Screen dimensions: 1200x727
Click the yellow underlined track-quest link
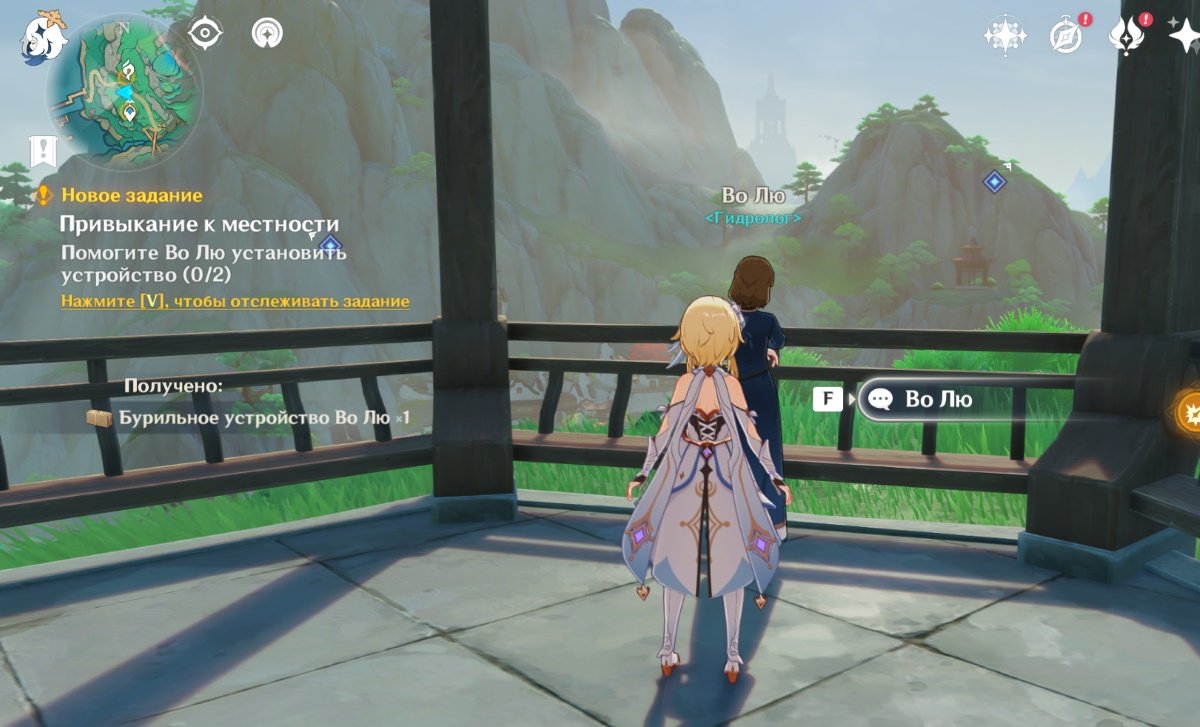[235, 301]
